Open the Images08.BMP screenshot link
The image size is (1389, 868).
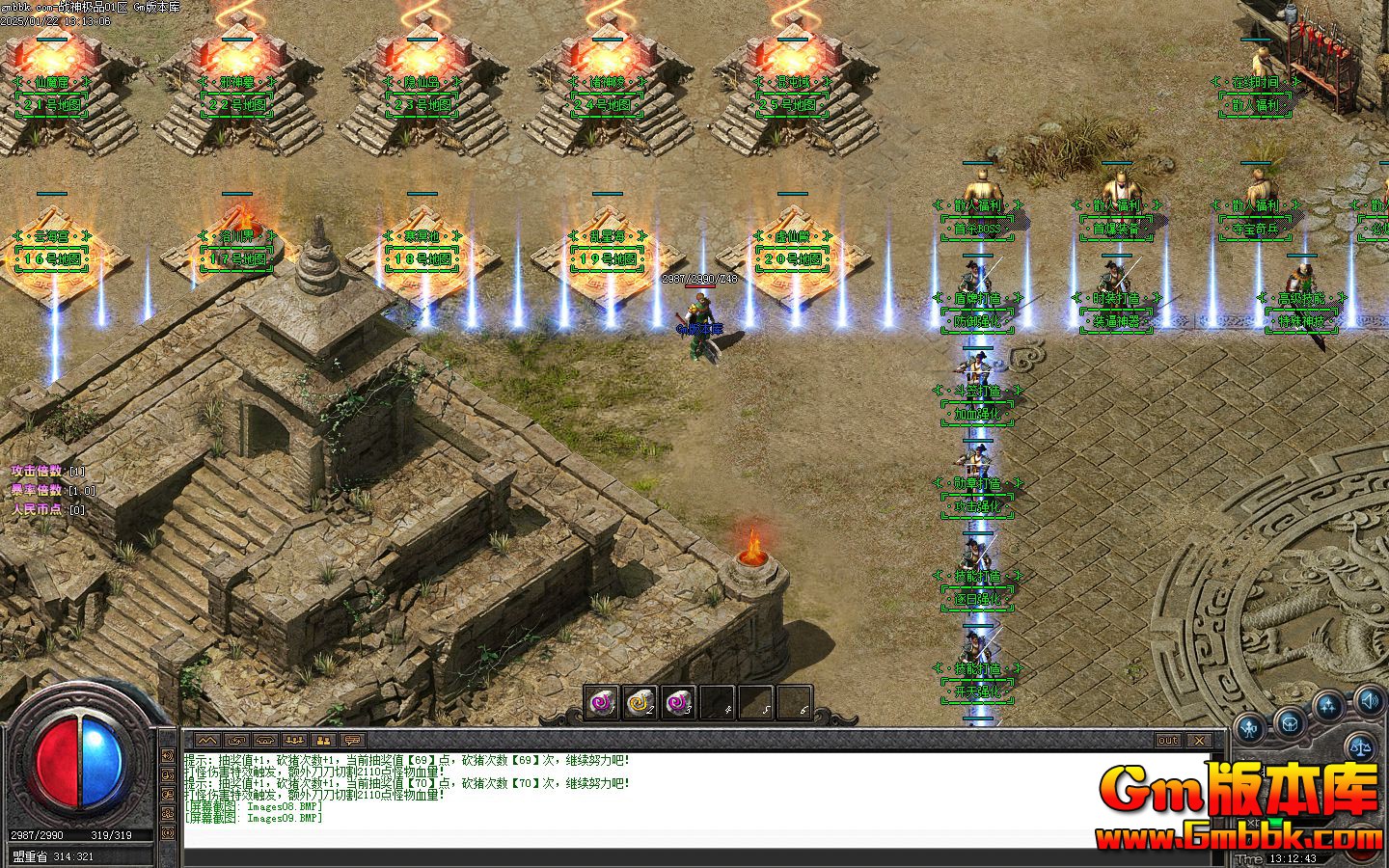(283, 807)
